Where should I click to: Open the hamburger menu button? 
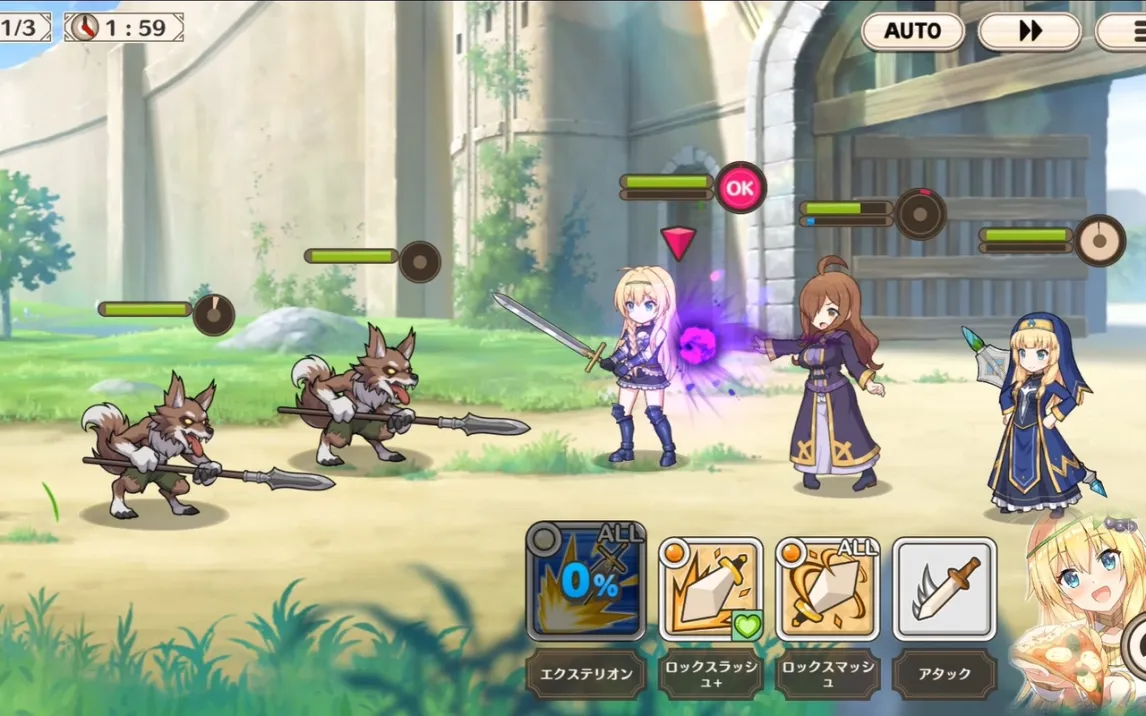1124,31
